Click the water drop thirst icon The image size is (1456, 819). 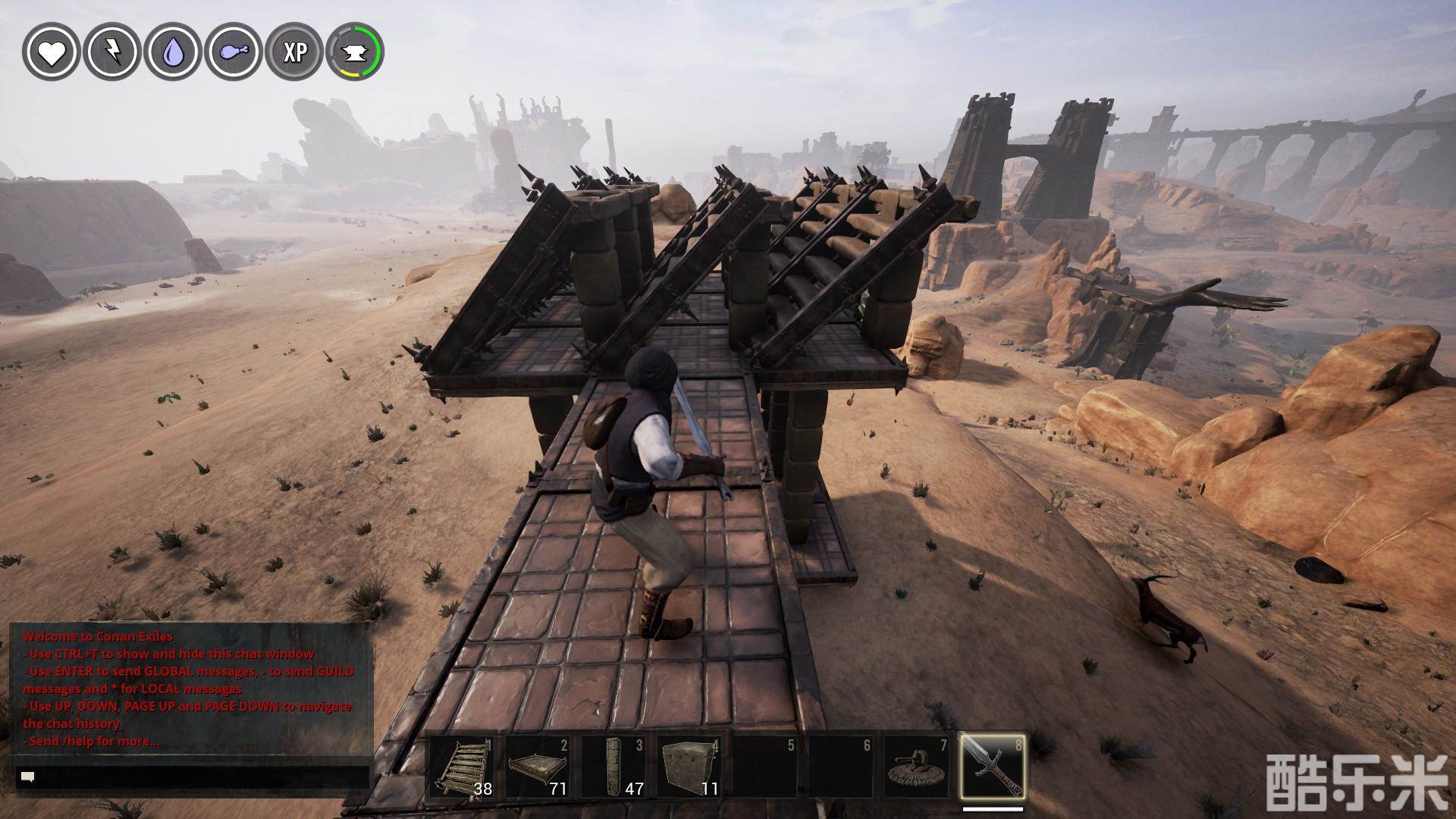coord(173,52)
